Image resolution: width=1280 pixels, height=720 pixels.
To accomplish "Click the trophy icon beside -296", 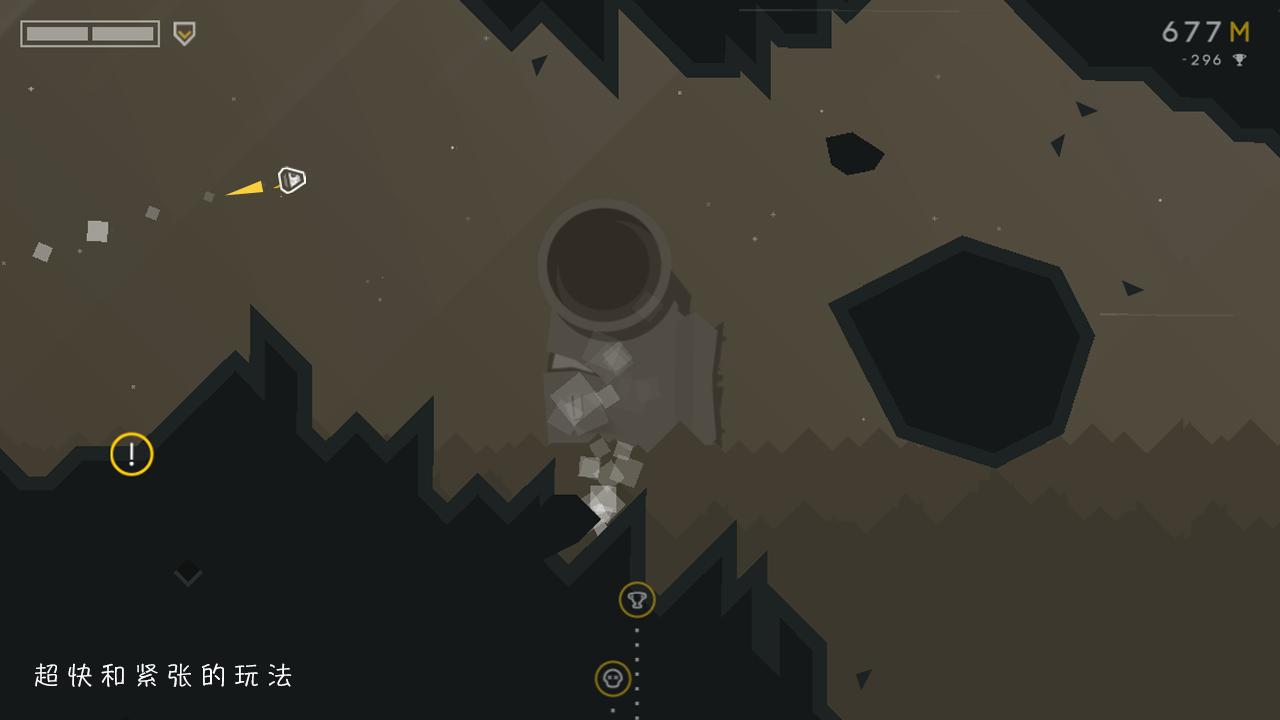I will click(x=1240, y=60).
